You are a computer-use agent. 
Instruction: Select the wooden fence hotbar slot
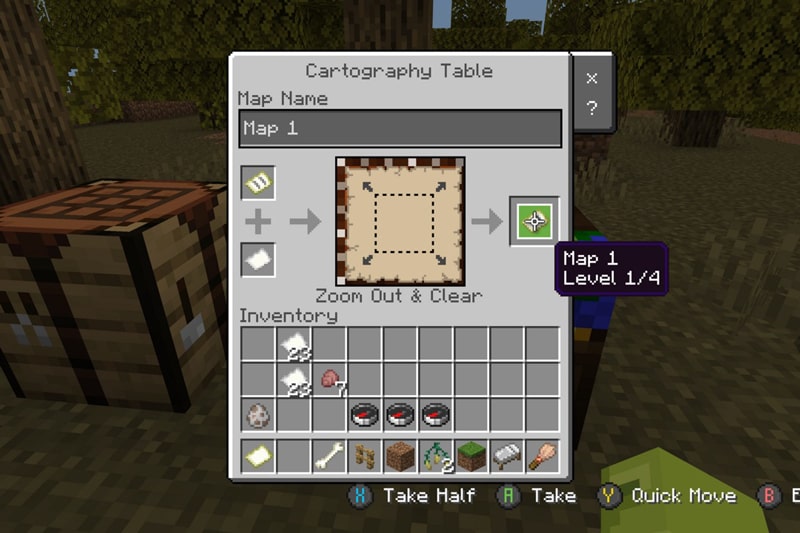[x=365, y=457]
